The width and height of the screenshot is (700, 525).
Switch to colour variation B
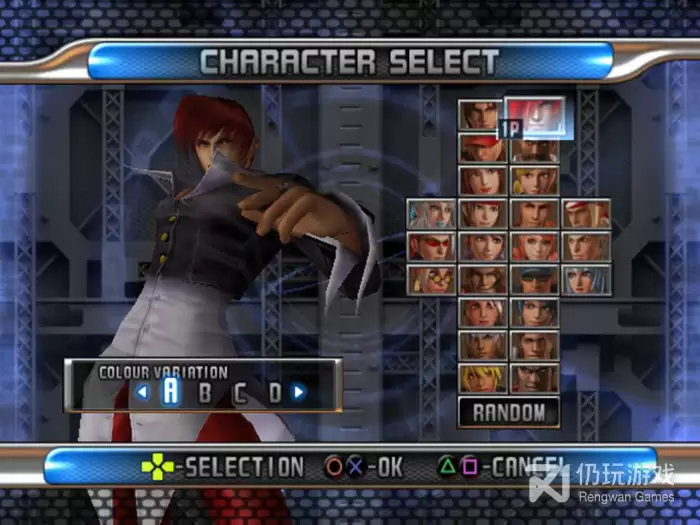205,392
